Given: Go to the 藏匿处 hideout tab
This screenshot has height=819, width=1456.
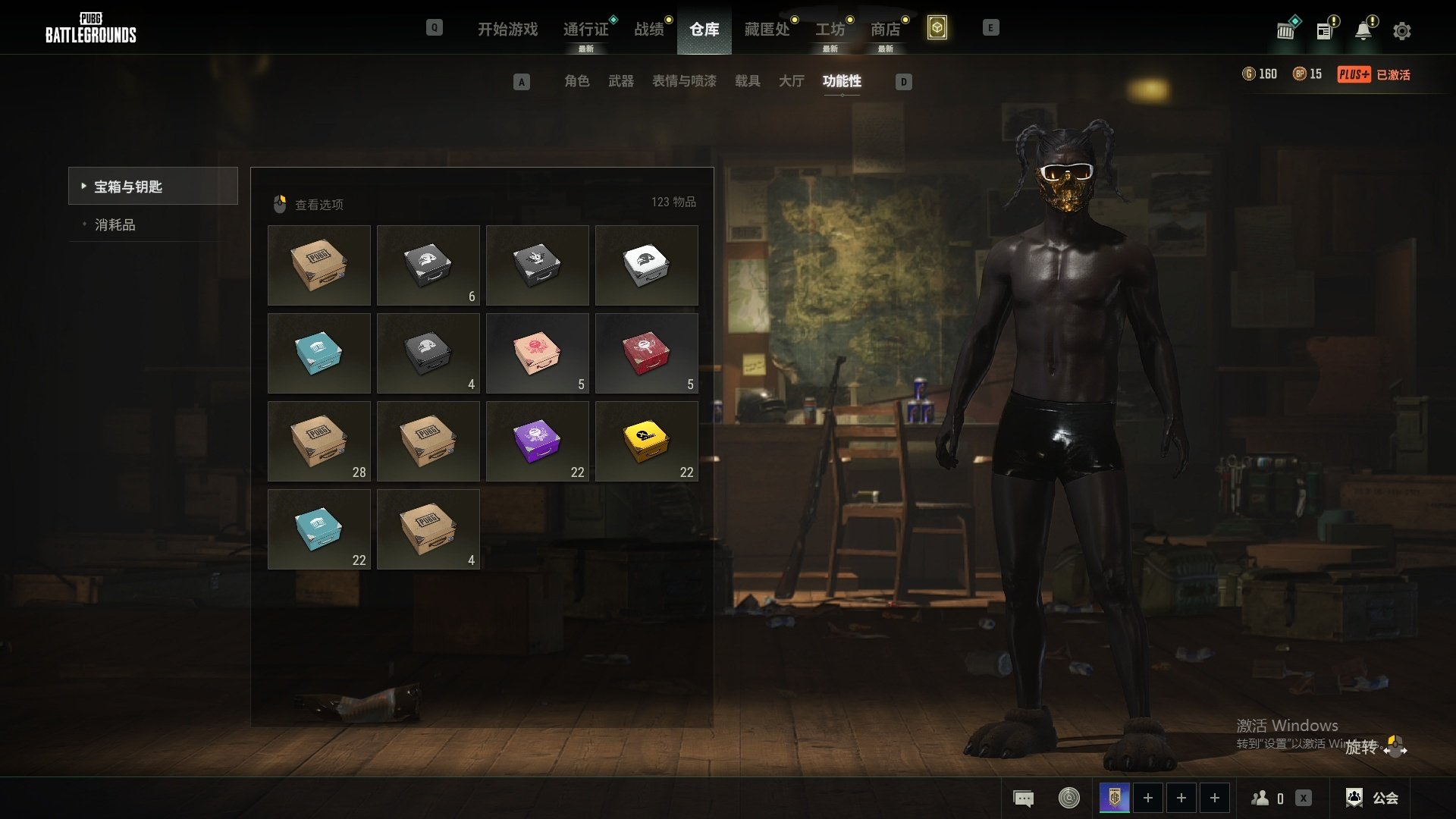Looking at the screenshot, I should tap(767, 30).
